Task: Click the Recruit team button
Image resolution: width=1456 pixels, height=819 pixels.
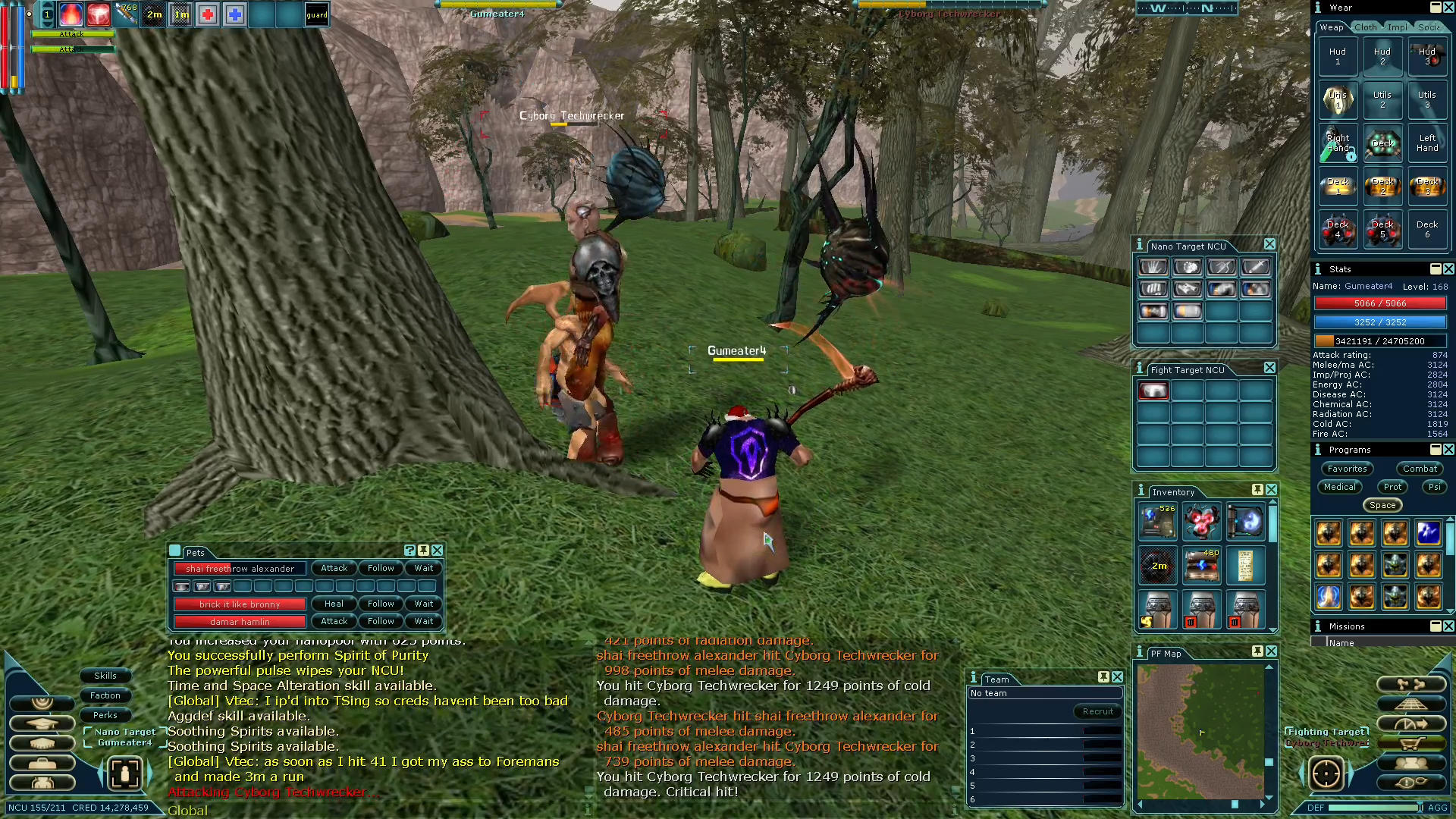Action: 1097,711
